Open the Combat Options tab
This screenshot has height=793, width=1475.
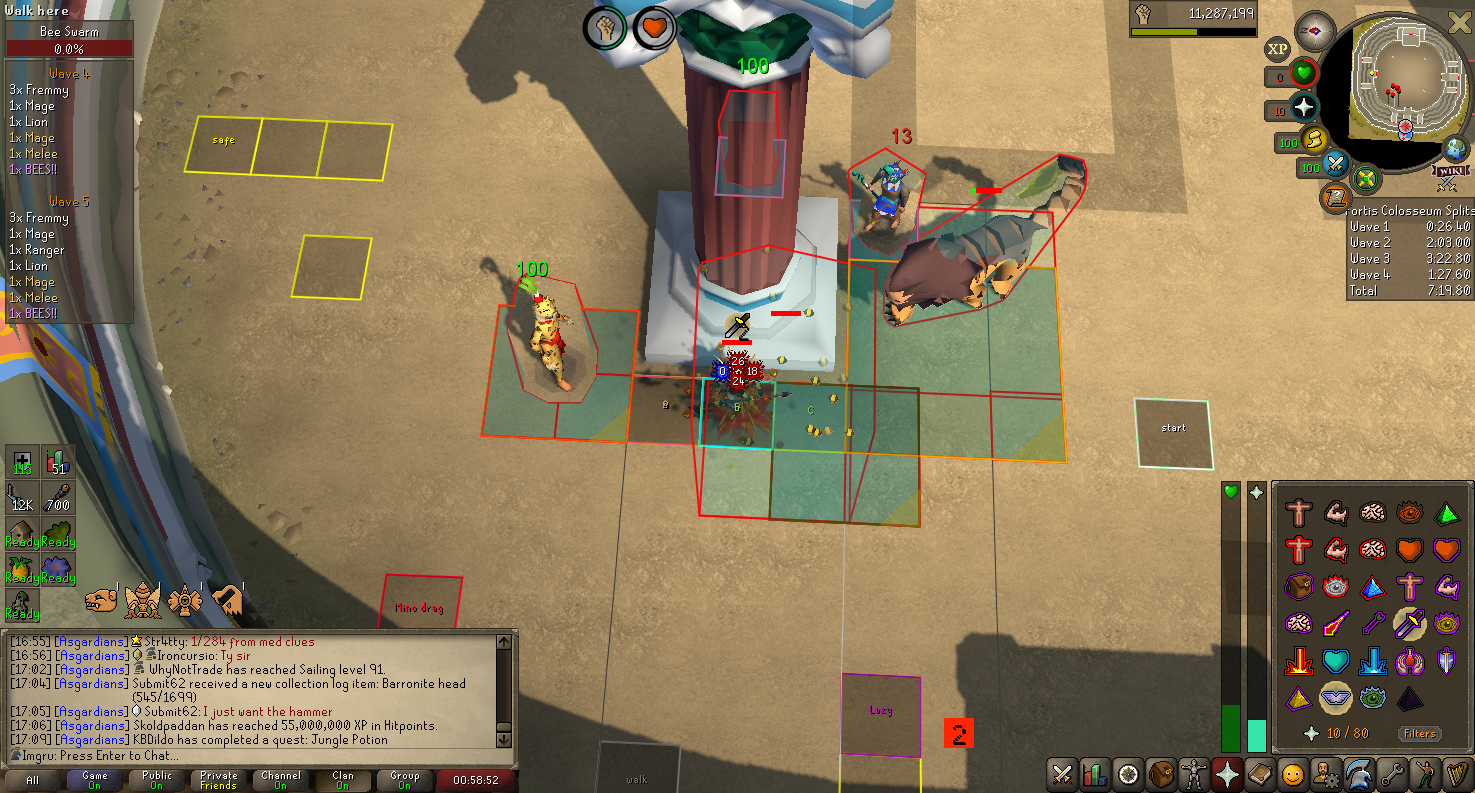1063,775
